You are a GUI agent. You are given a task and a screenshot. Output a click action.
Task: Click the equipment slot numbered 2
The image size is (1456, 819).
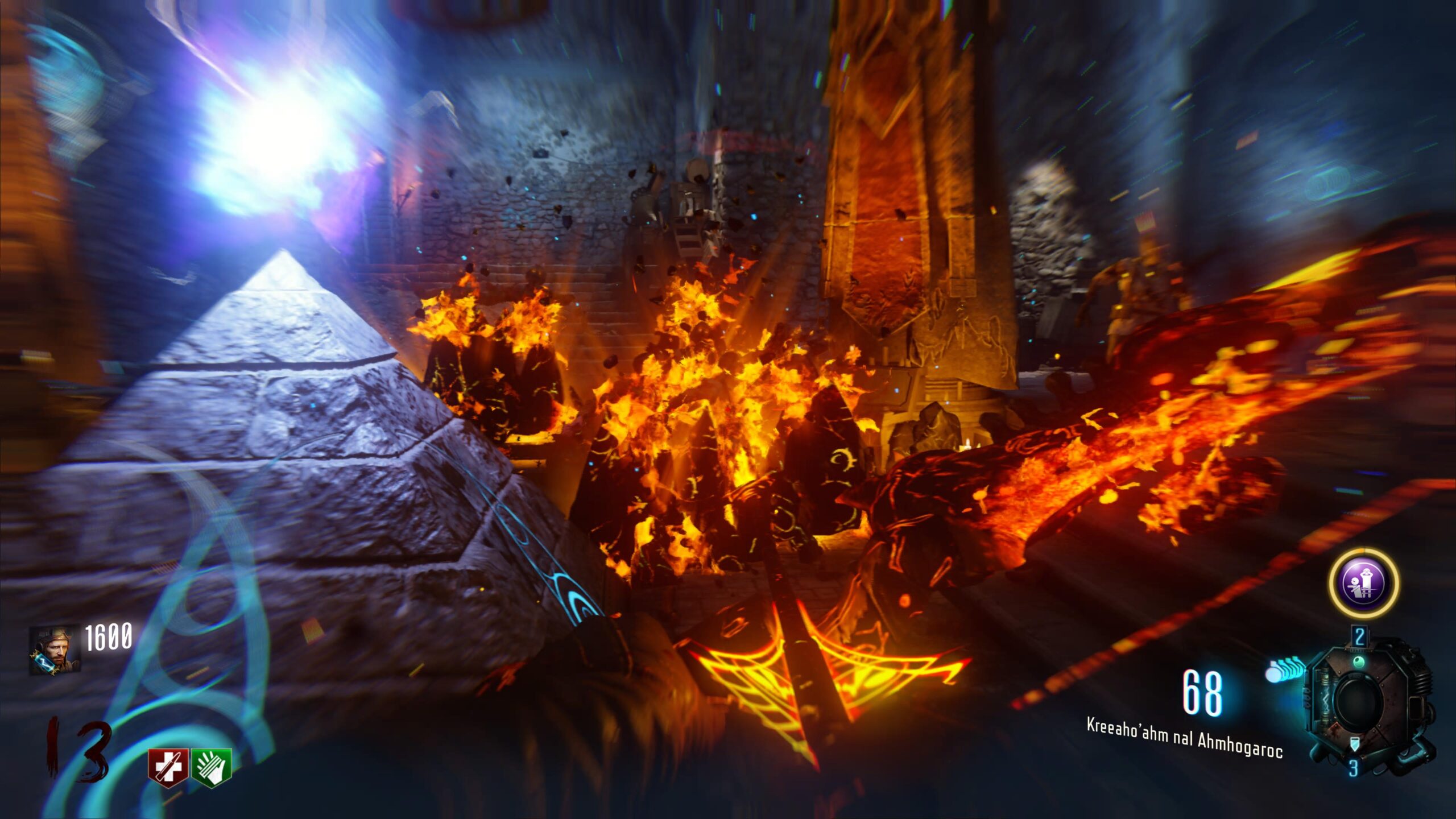pyautogui.click(x=1359, y=636)
